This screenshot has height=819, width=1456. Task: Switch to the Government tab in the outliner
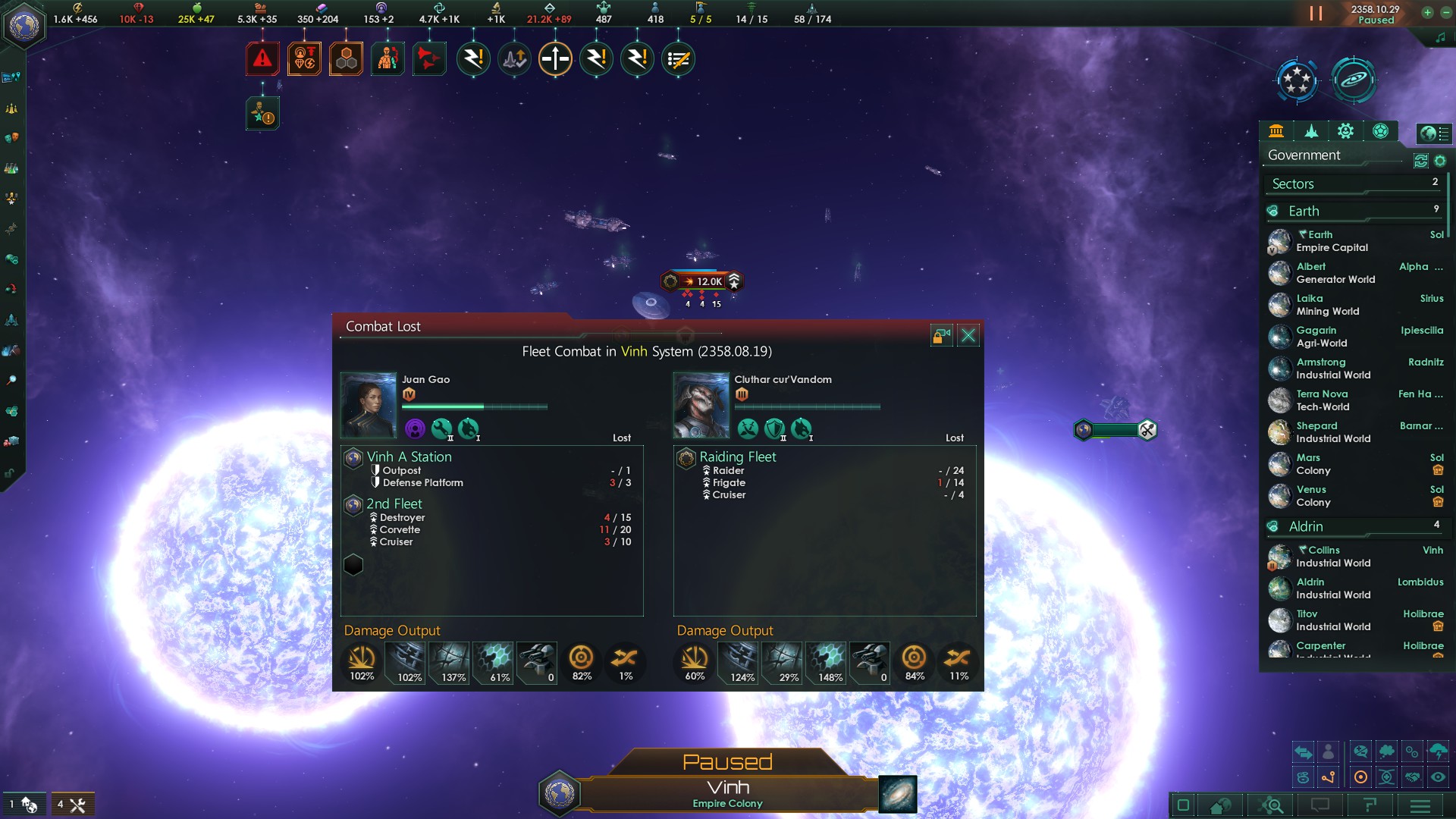[1276, 131]
